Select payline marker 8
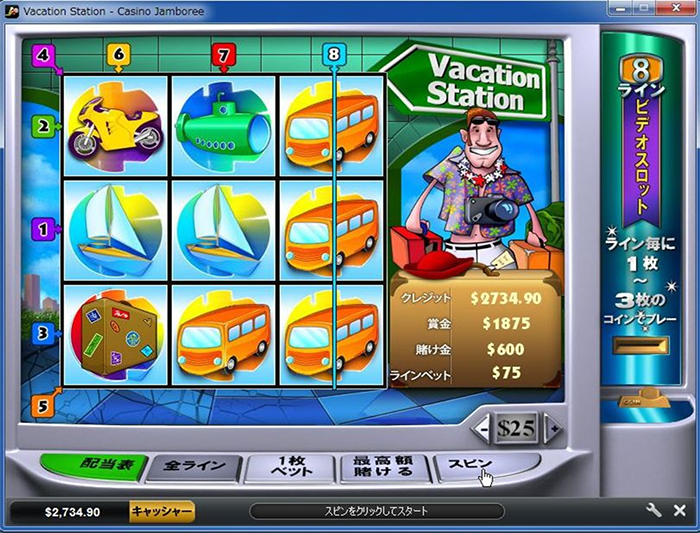Image resolution: width=700 pixels, height=533 pixels. 333,54
